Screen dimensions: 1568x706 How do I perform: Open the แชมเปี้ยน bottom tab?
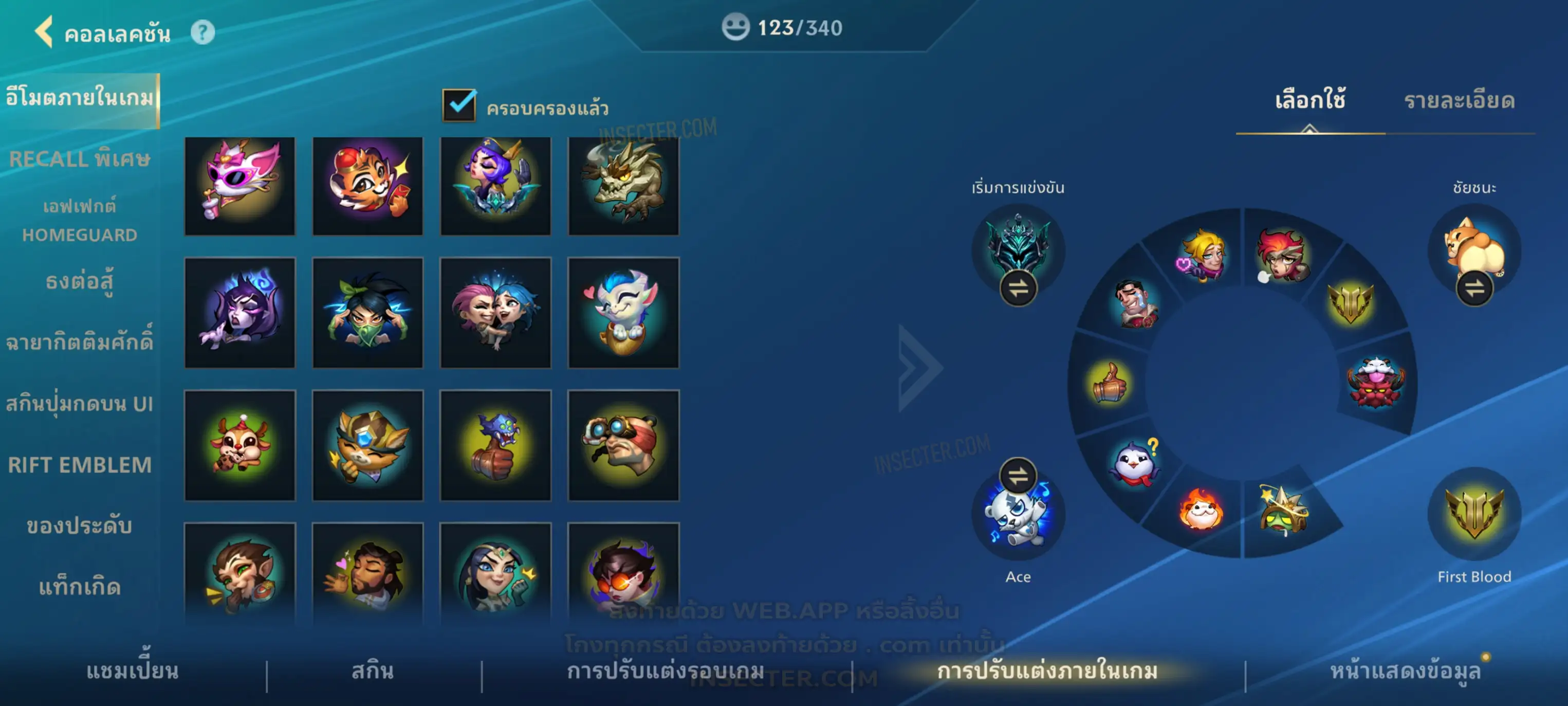point(132,671)
